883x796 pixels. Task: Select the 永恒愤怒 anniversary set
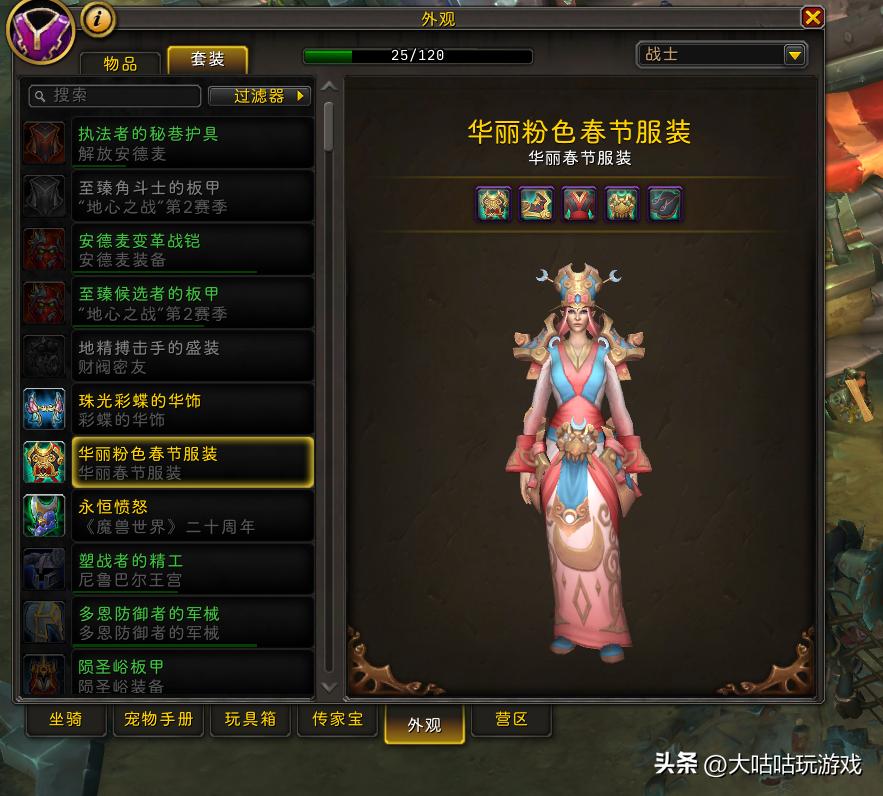tap(168, 516)
